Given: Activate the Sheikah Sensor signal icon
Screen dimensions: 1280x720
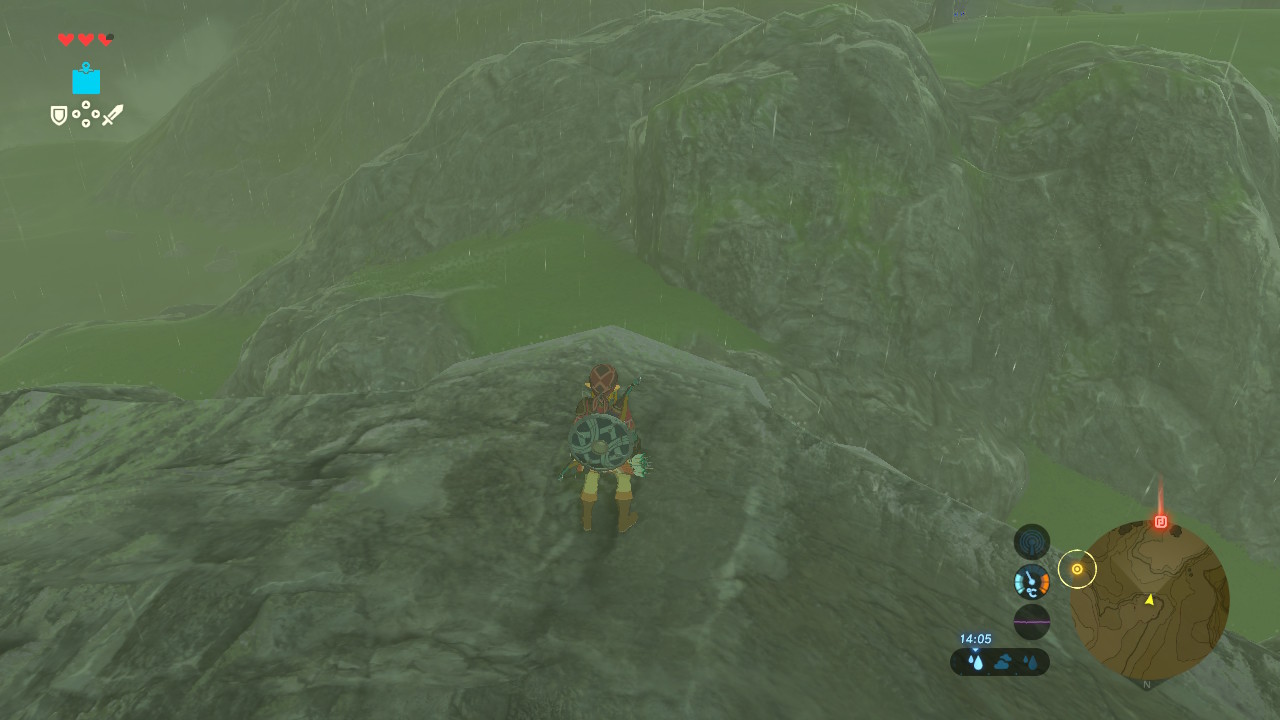Looking at the screenshot, I should 1032,542.
